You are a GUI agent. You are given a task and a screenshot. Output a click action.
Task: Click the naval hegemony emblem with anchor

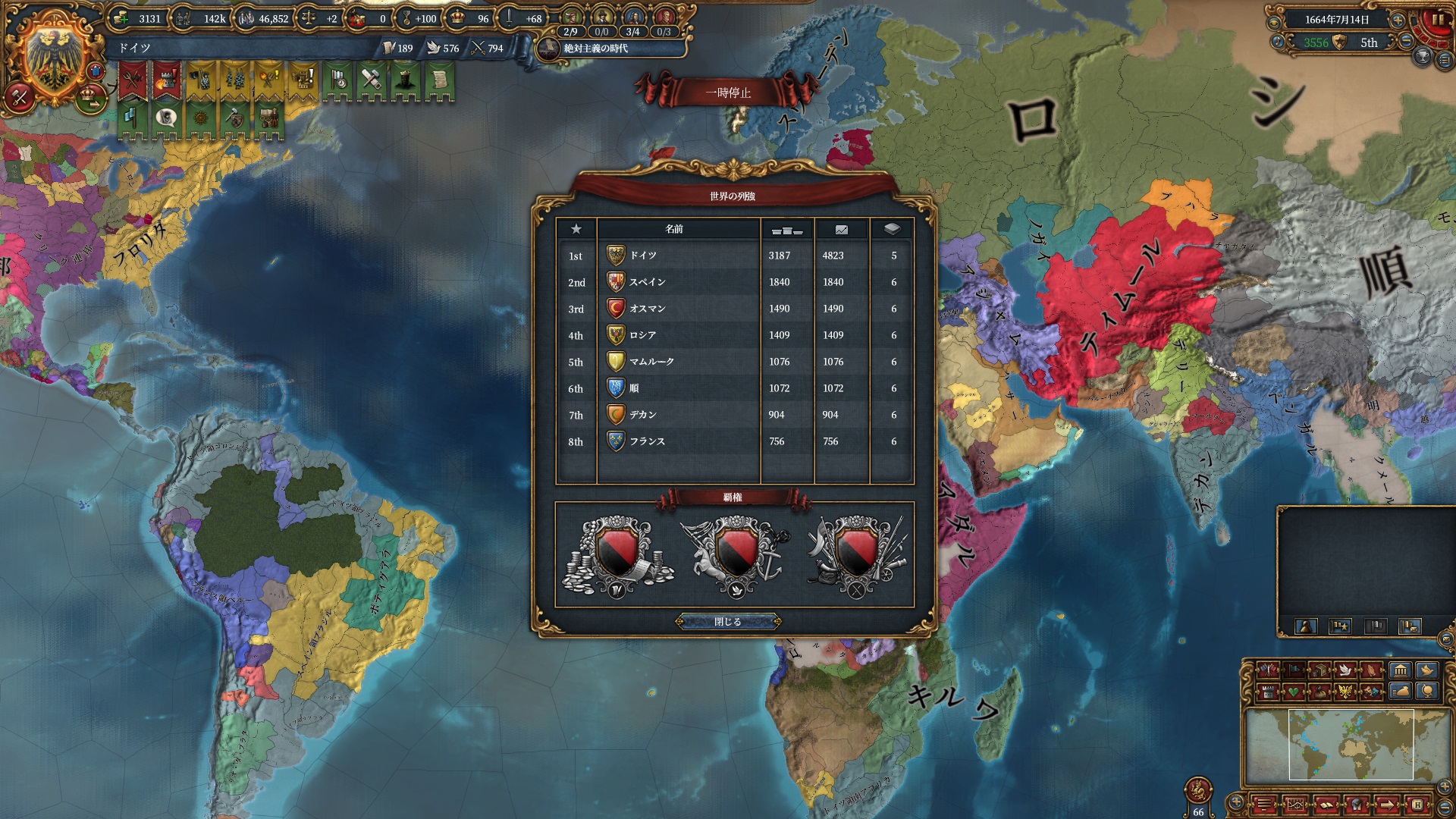tap(734, 556)
